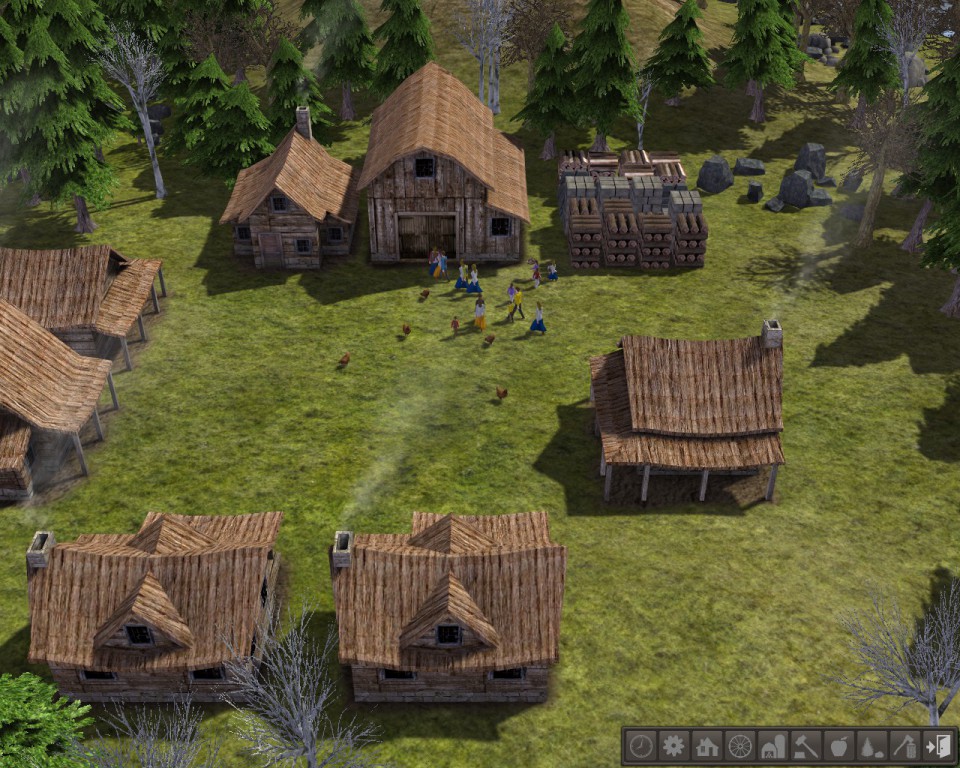Image resolution: width=960 pixels, height=768 pixels.
Task: Open the wagon wheel roads menu
Action: coord(740,745)
